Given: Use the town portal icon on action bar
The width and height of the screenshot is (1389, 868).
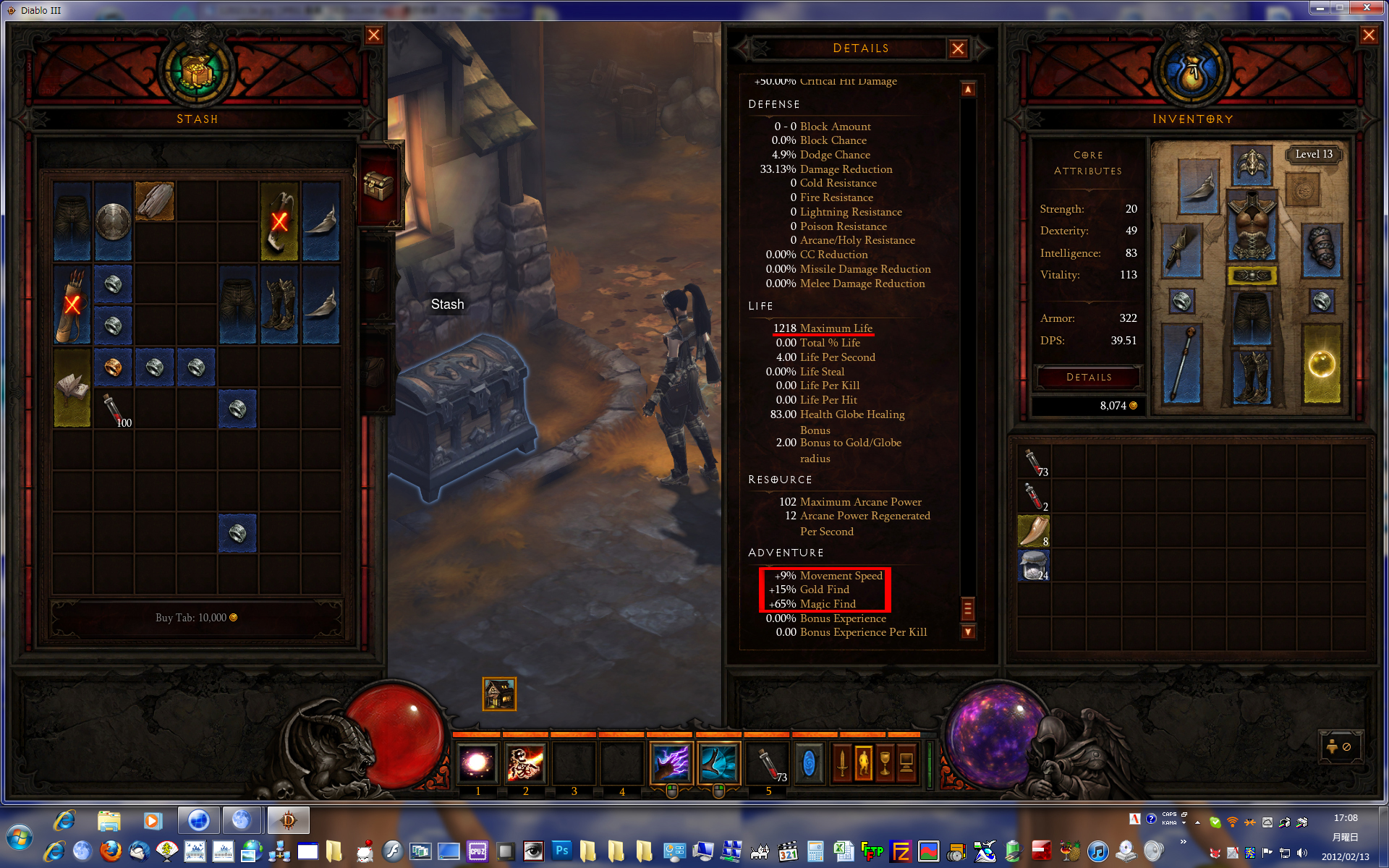Looking at the screenshot, I should (809, 763).
